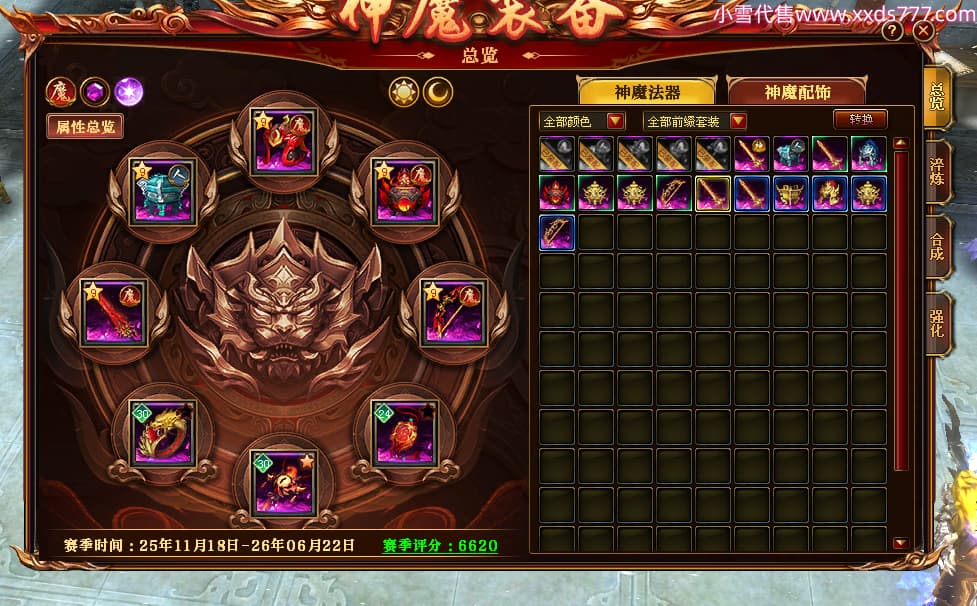Screen dimensions: 977x606
Task: Open the question mark help button
Action: point(893,31)
